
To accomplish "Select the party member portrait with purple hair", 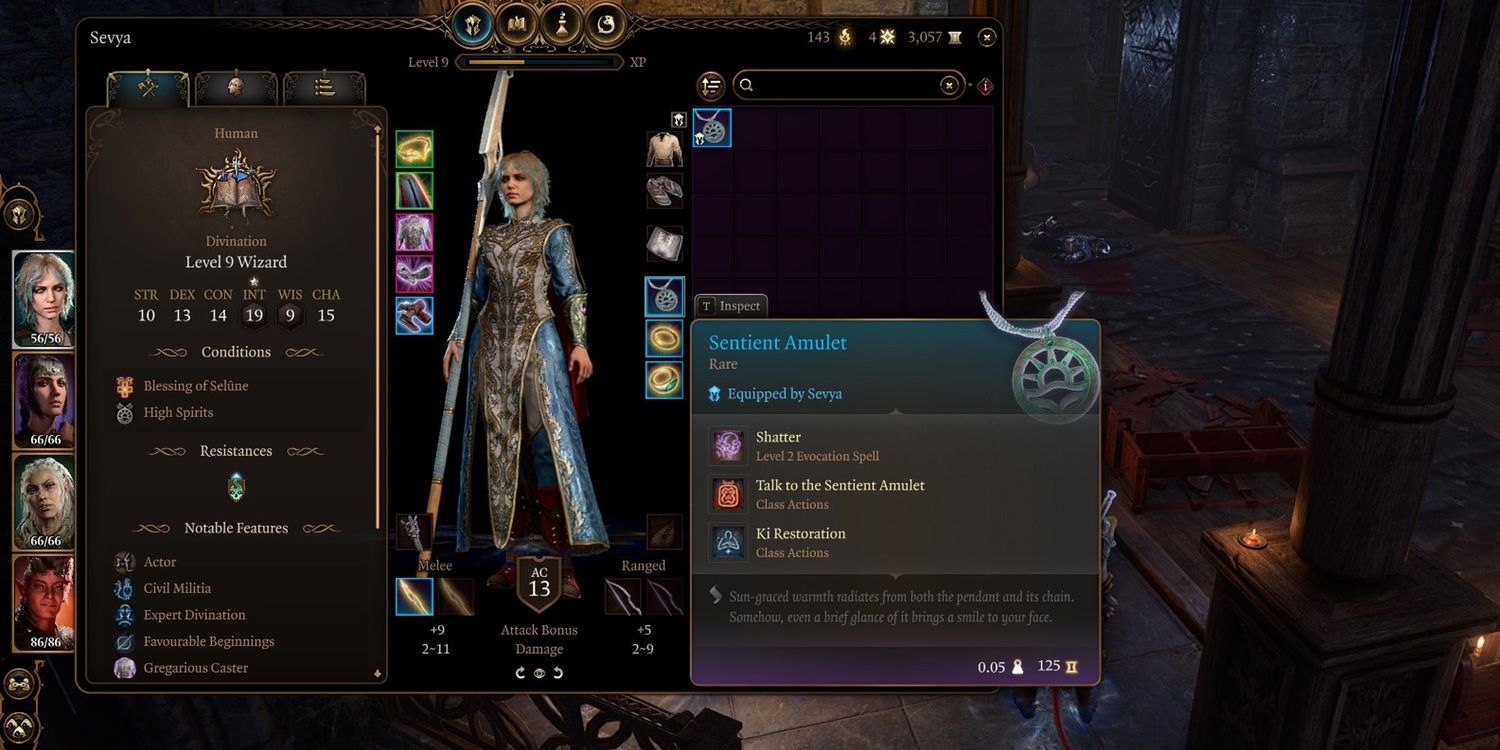I will pos(44,401).
